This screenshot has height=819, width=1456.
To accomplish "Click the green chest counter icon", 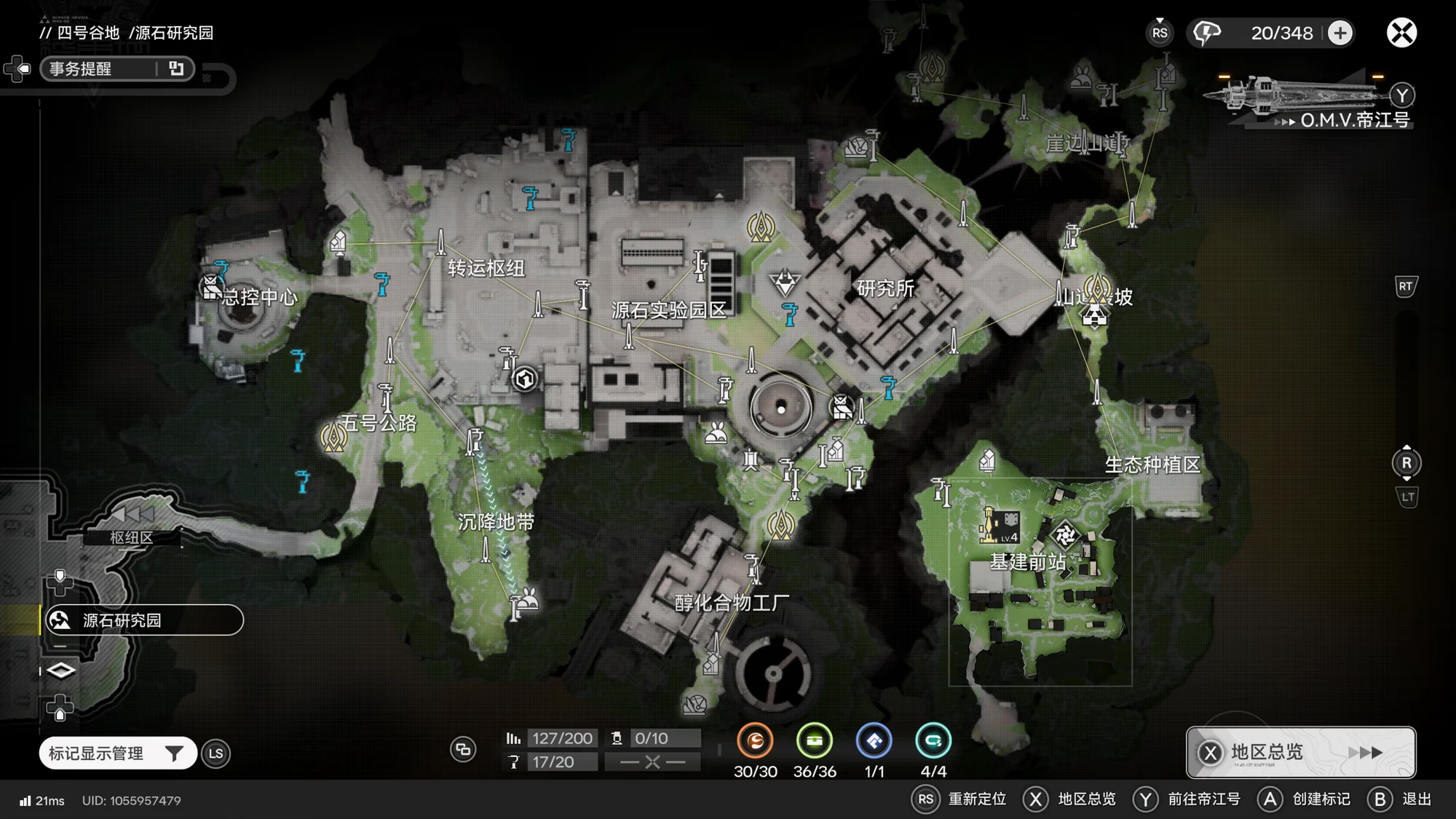I will [x=814, y=741].
